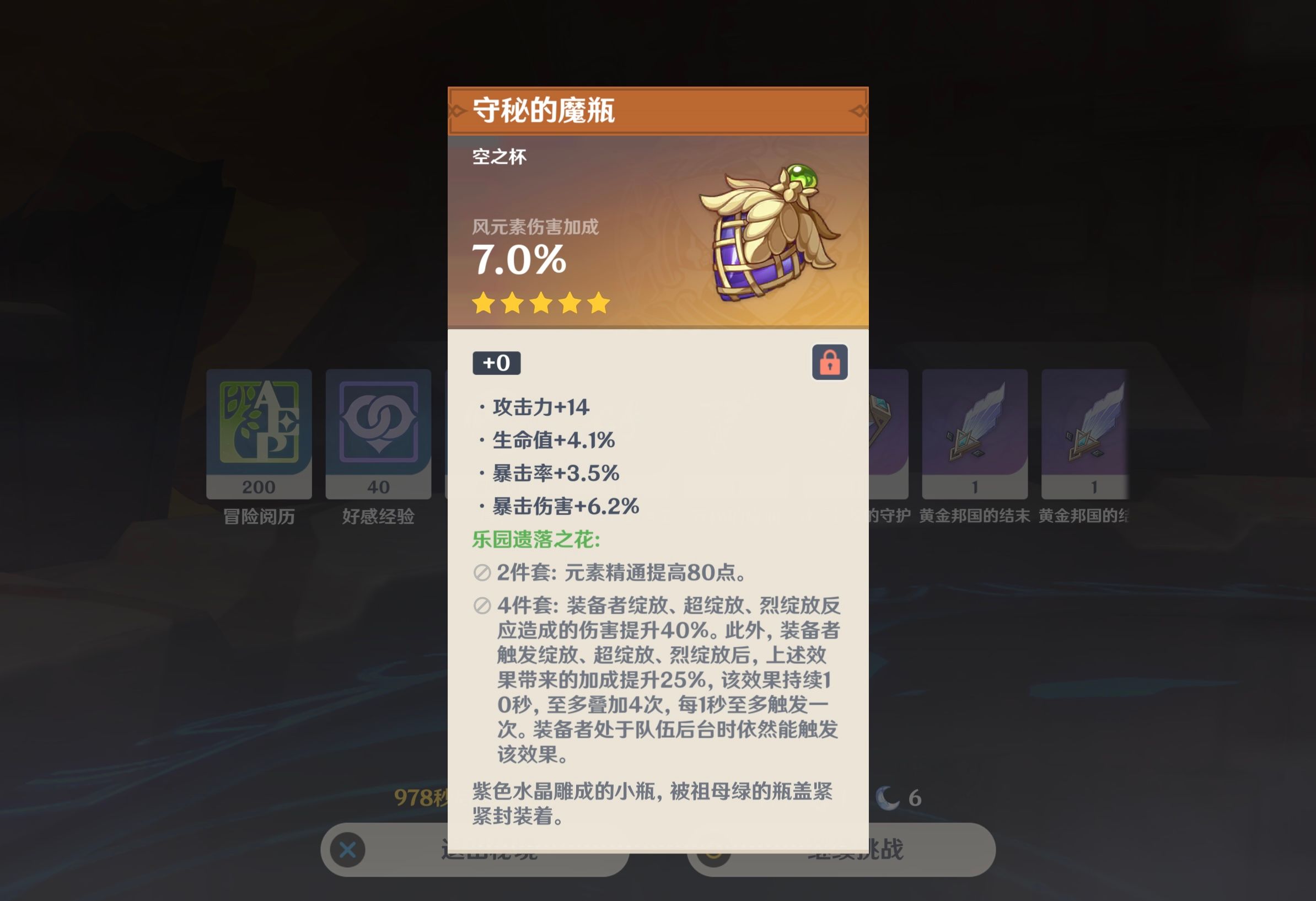The image size is (1316, 901).
Task: Select the 冒险阅历 adventure experience icon
Action: coord(259,436)
